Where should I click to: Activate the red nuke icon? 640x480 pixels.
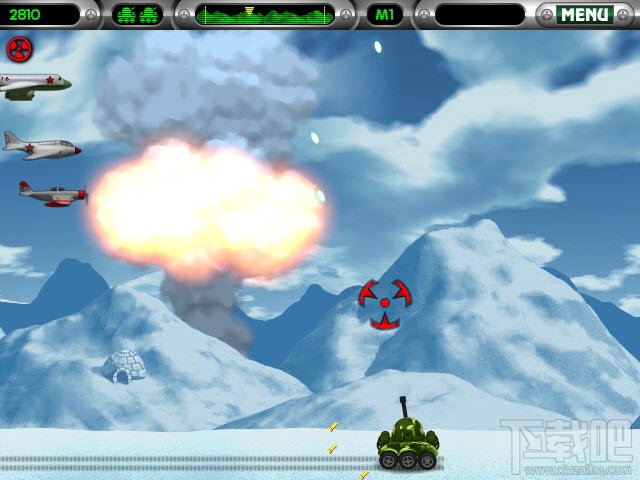click(19, 49)
